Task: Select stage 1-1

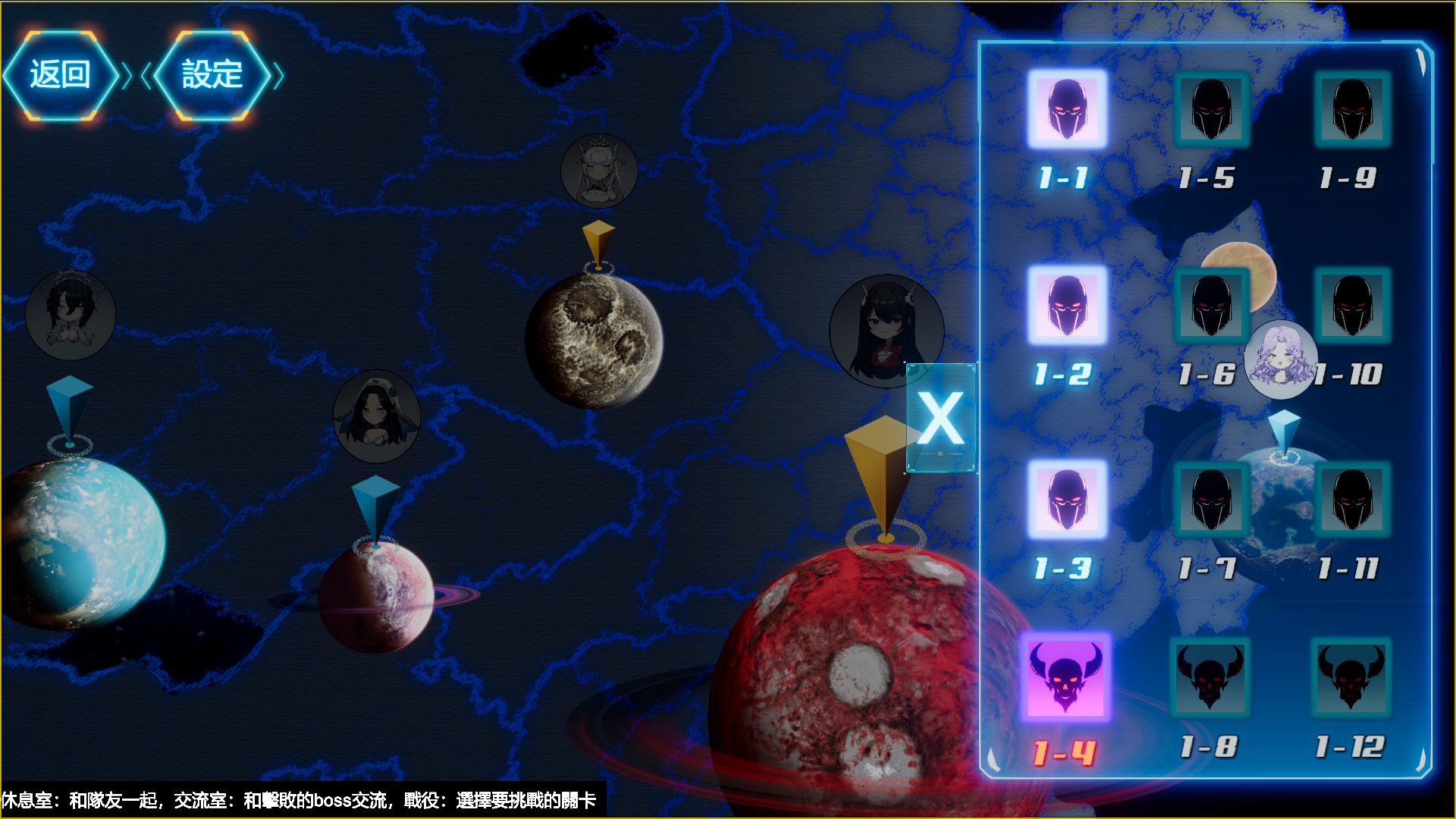Action: point(1067,109)
